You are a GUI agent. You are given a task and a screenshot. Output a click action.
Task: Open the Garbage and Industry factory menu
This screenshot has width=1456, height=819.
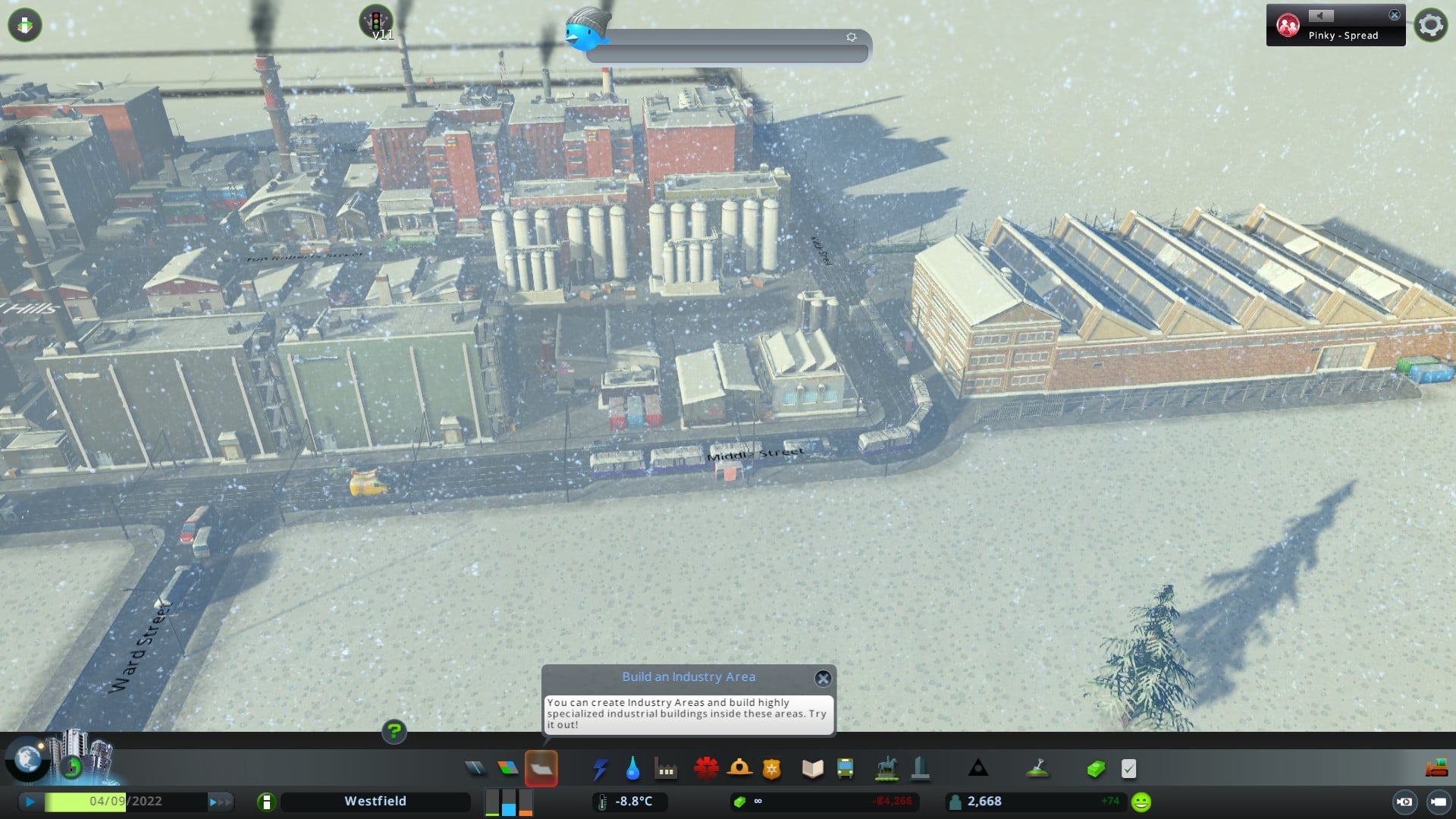pyautogui.click(x=666, y=769)
